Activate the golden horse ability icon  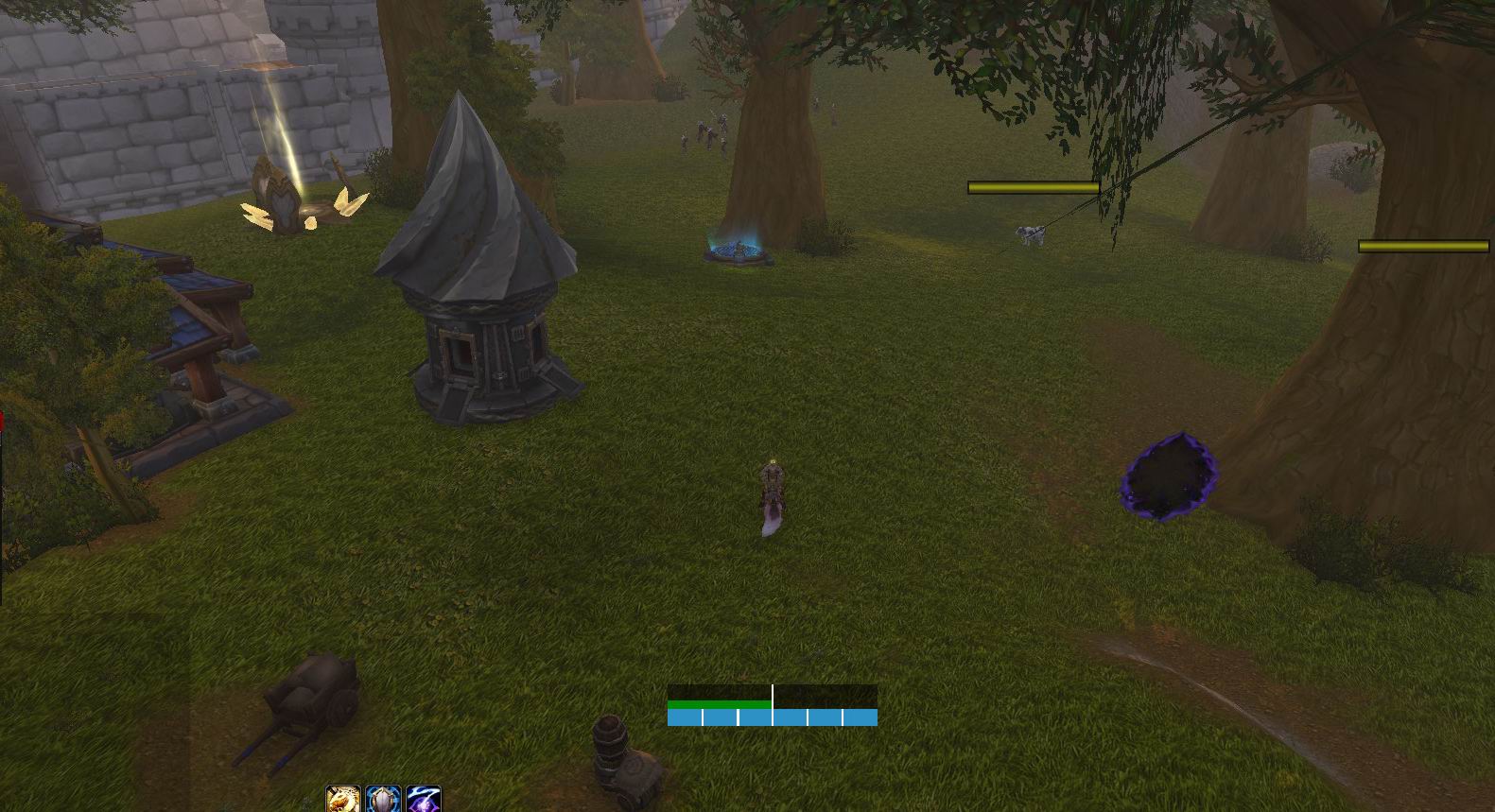343,800
